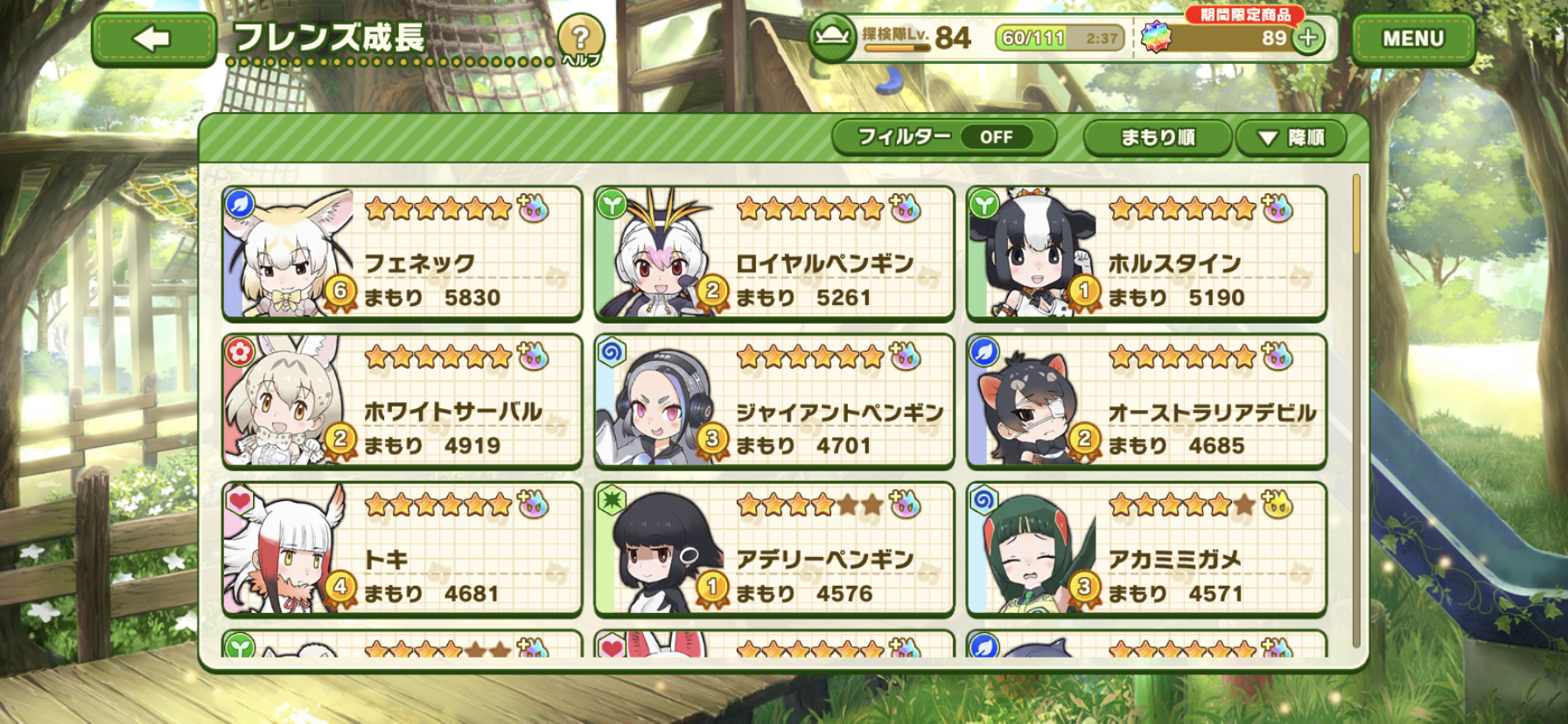Viewport: 1568px width, 724px height.
Task: Select the トキ friend card
Action: click(x=402, y=549)
